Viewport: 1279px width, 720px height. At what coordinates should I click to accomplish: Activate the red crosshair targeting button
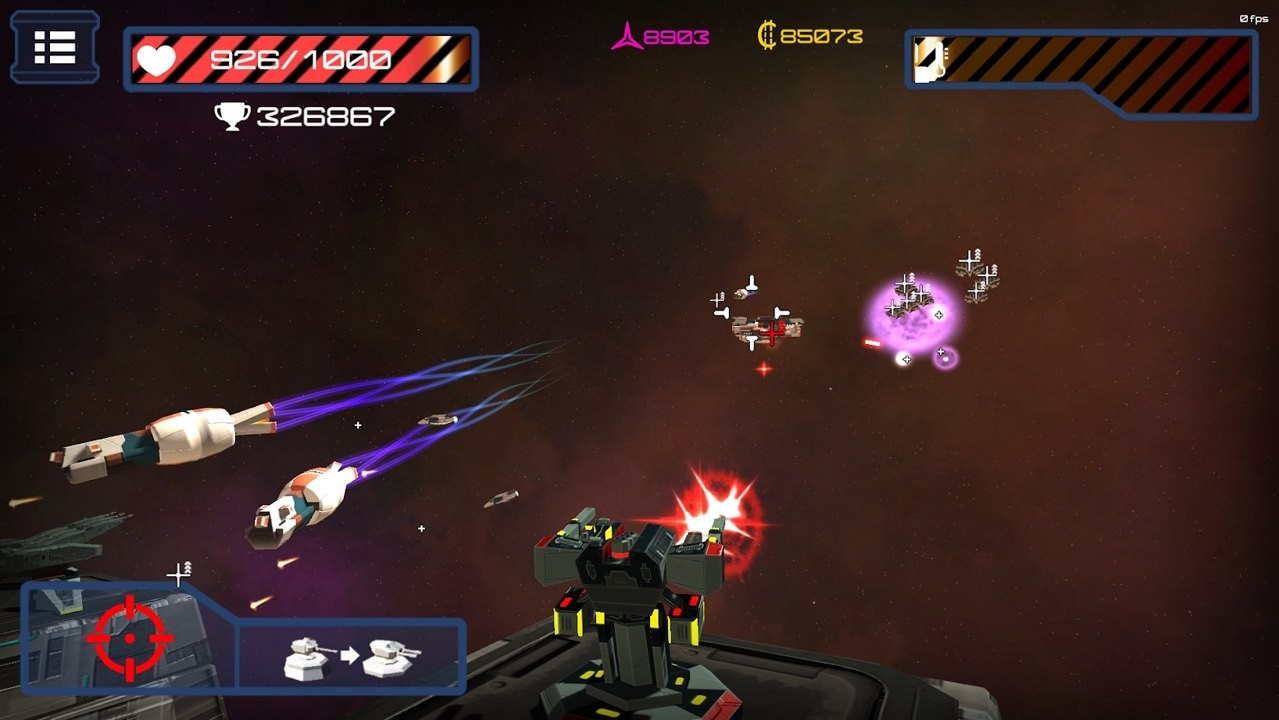[x=129, y=638]
